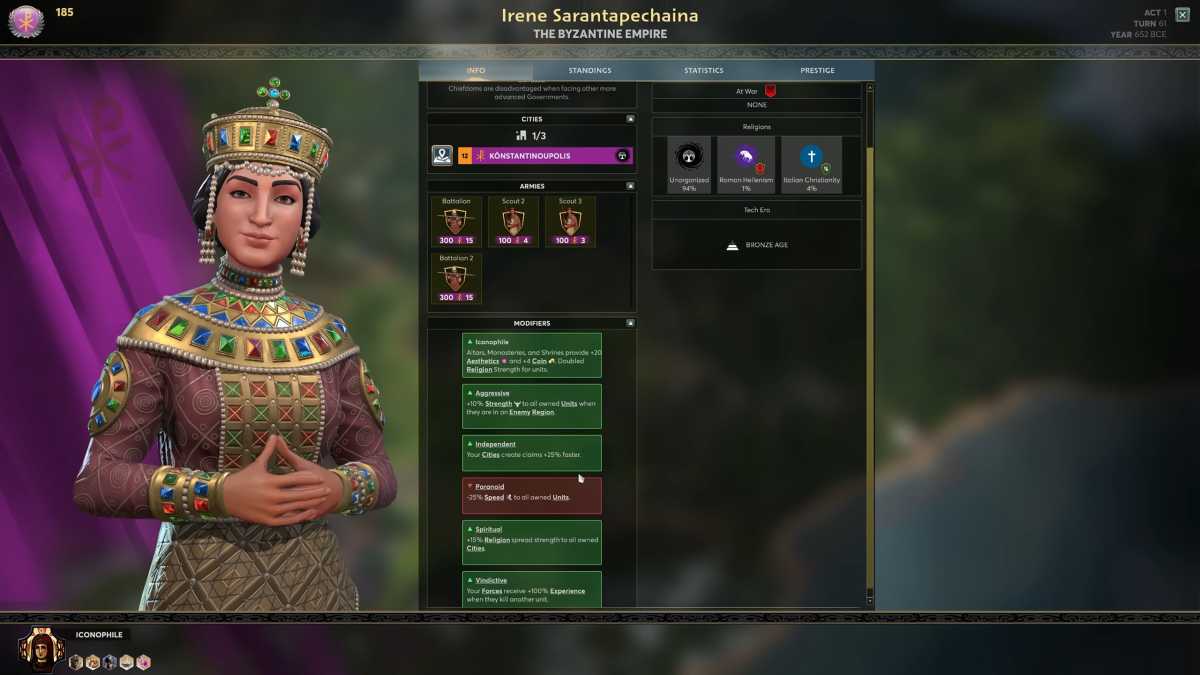Collapse the Cities section

630,119
